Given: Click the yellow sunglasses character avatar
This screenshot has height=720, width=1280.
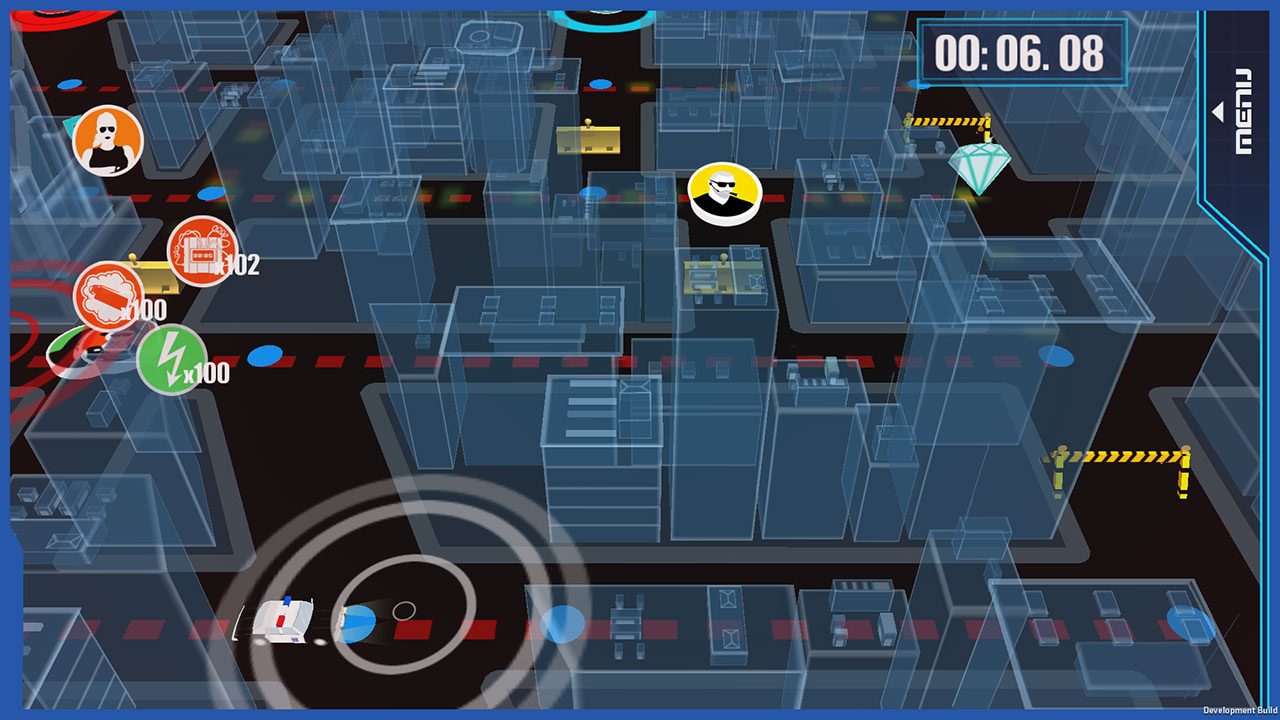Looking at the screenshot, I should click(724, 194).
